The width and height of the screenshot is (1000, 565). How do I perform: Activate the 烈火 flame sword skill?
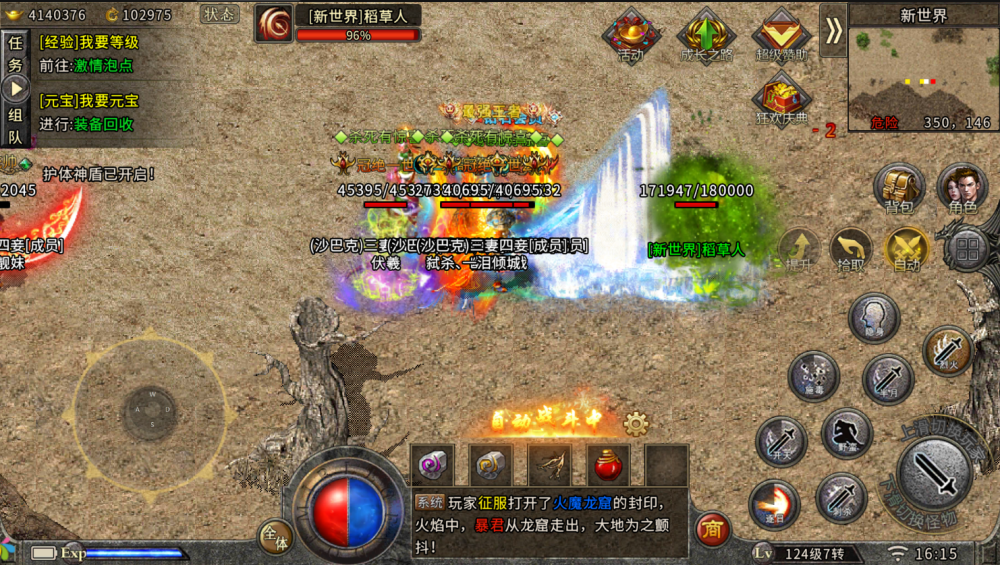click(947, 350)
